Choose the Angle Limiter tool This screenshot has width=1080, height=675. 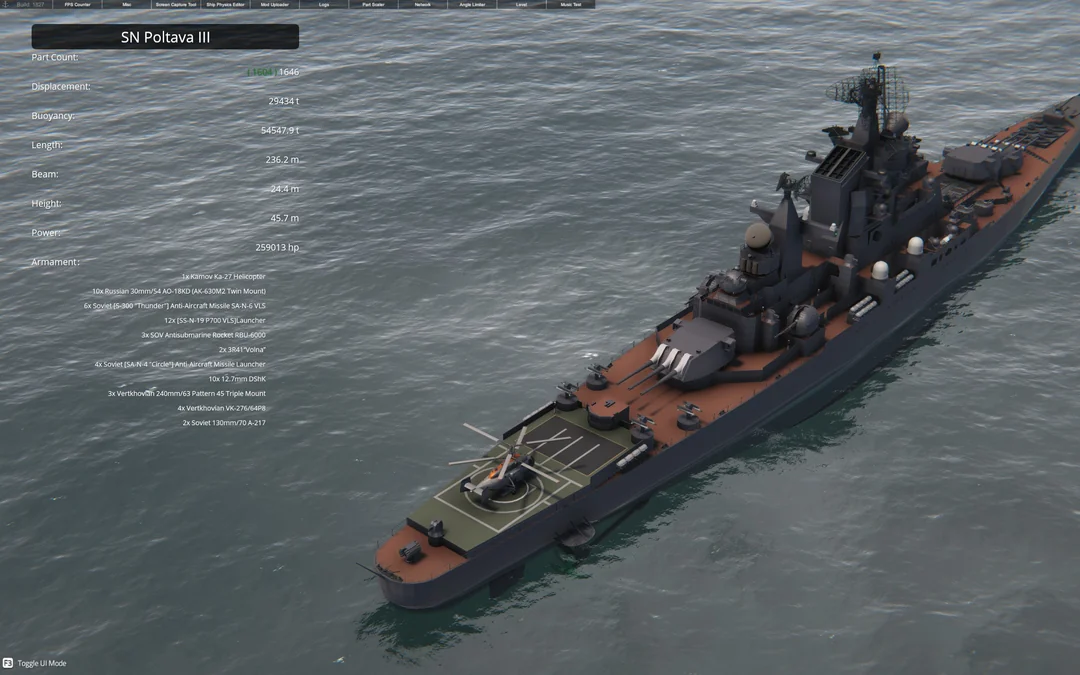coord(472,4)
